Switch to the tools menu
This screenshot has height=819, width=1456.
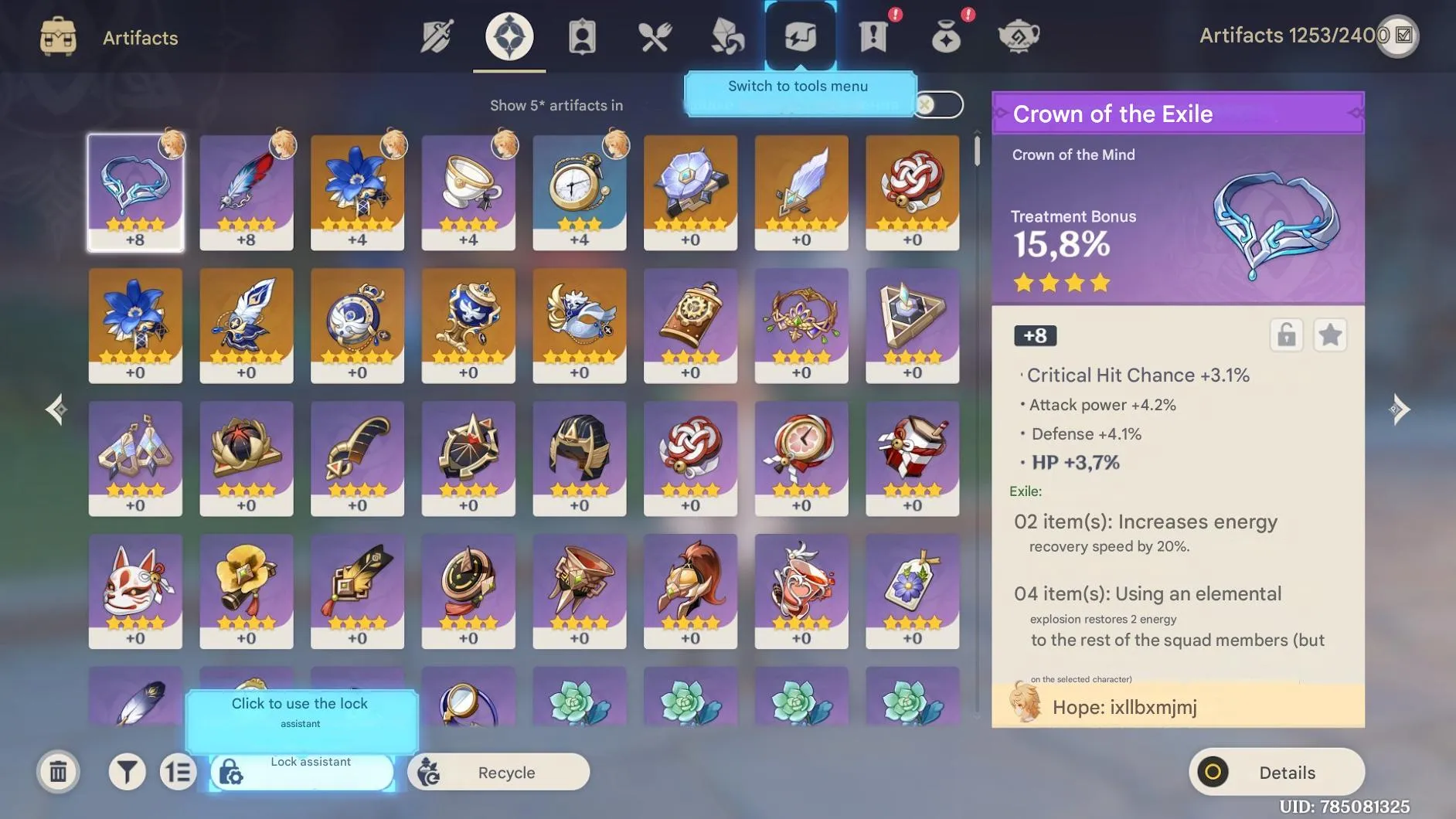point(800,36)
